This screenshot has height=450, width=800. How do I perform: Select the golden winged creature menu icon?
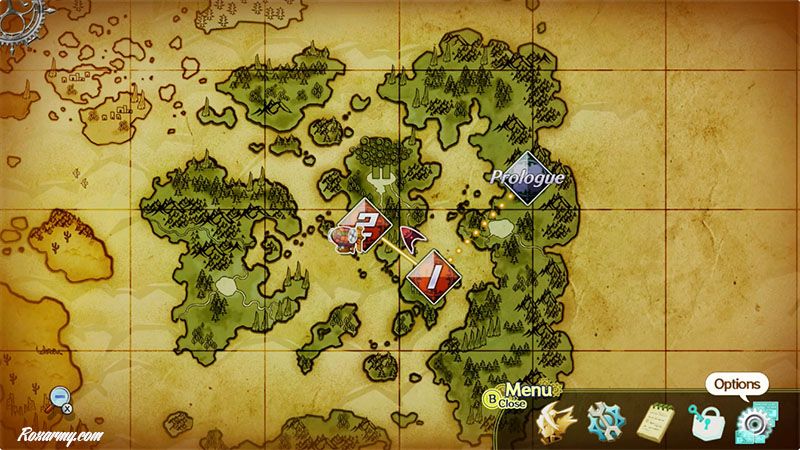[554, 421]
